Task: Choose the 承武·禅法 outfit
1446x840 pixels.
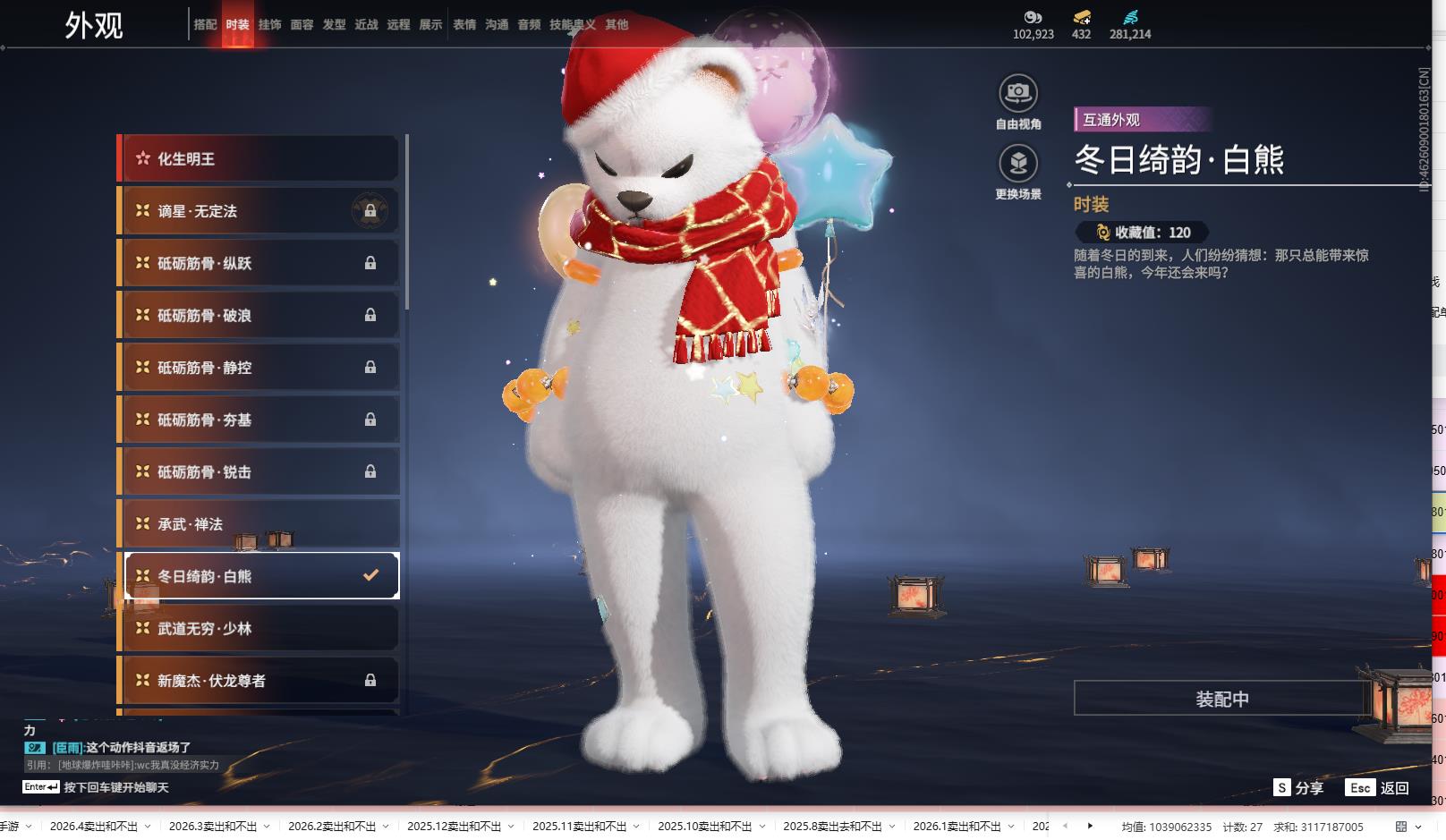Action: coord(259,524)
